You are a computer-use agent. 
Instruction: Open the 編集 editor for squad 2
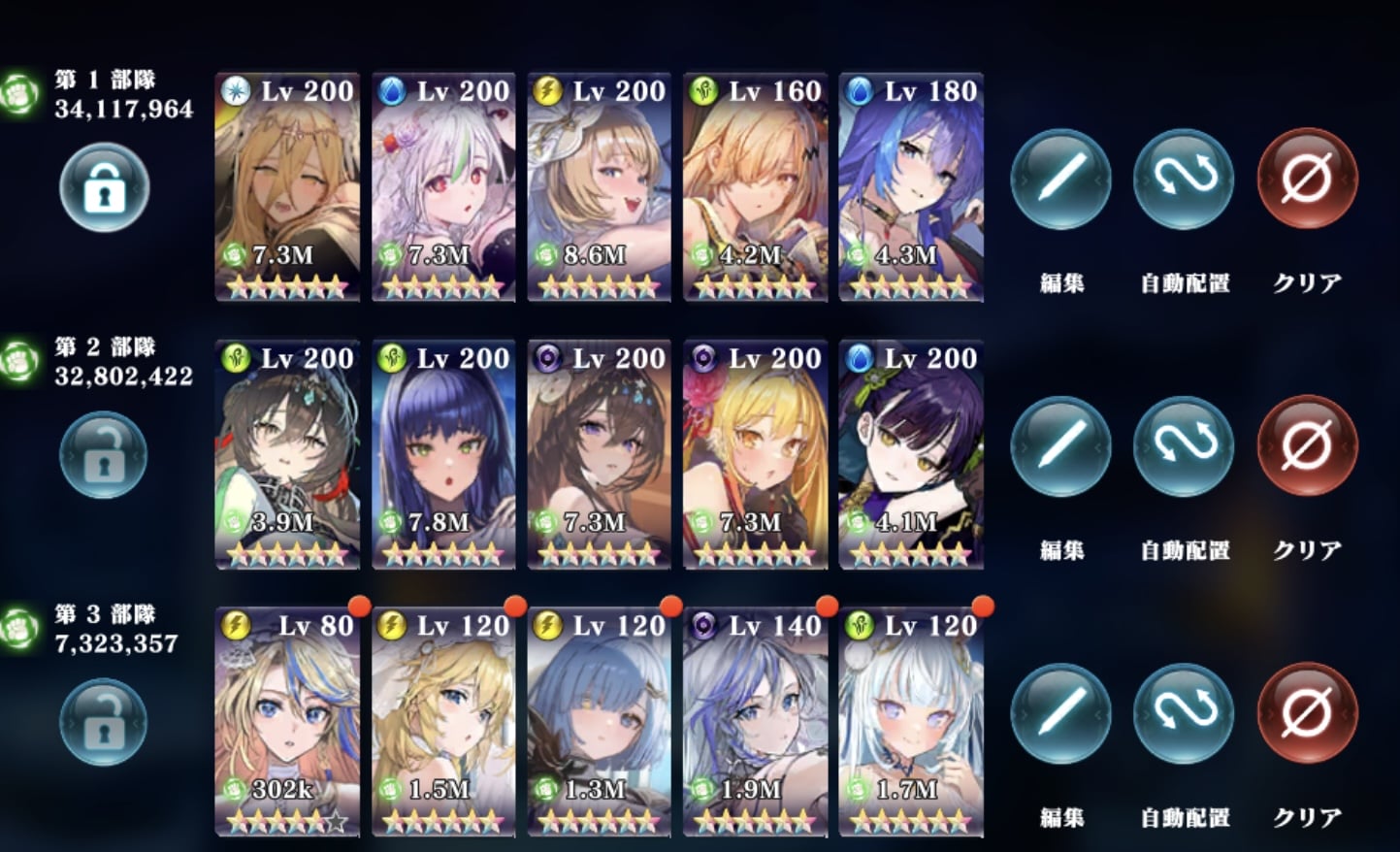click(1060, 446)
